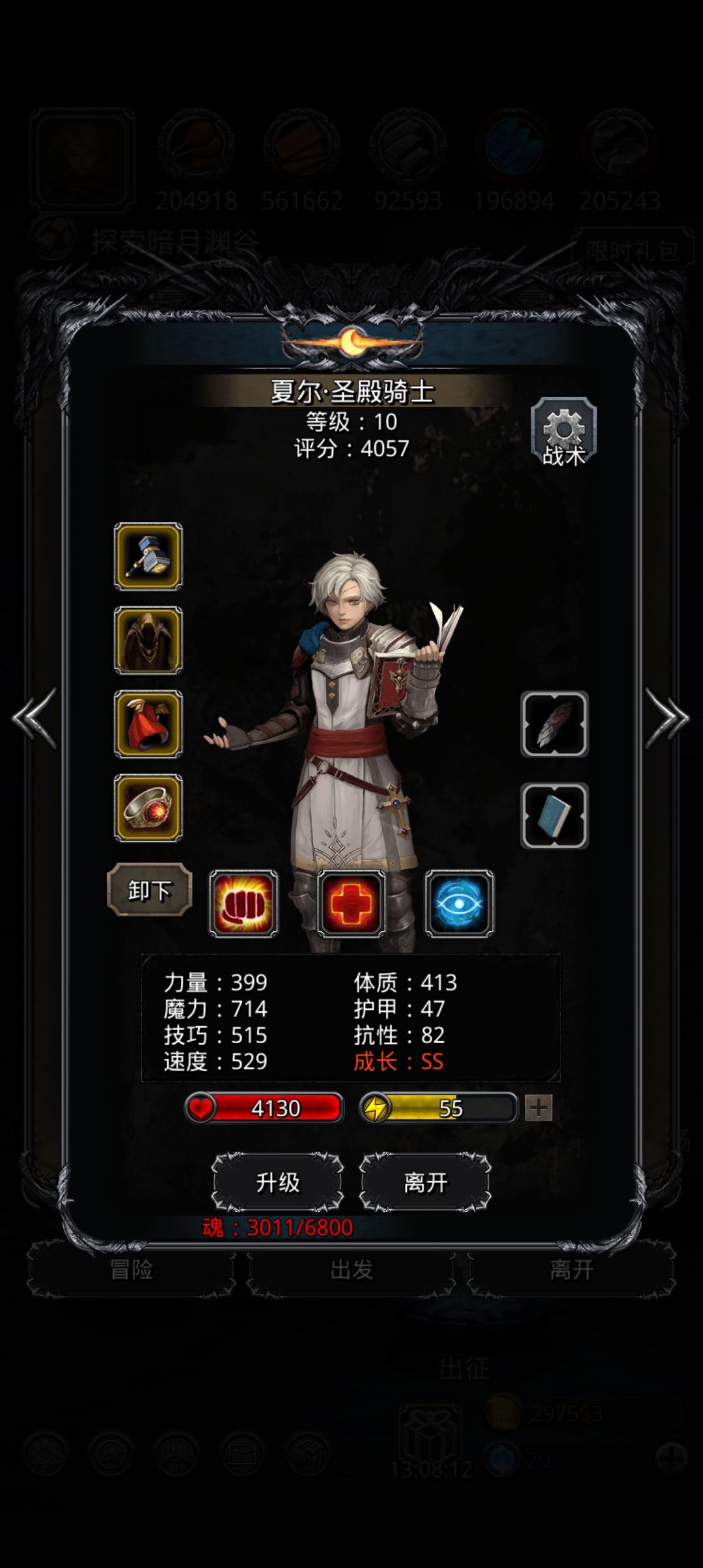Add energy with the plus button
The width and height of the screenshot is (703, 1568).
pyautogui.click(x=539, y=1108)
